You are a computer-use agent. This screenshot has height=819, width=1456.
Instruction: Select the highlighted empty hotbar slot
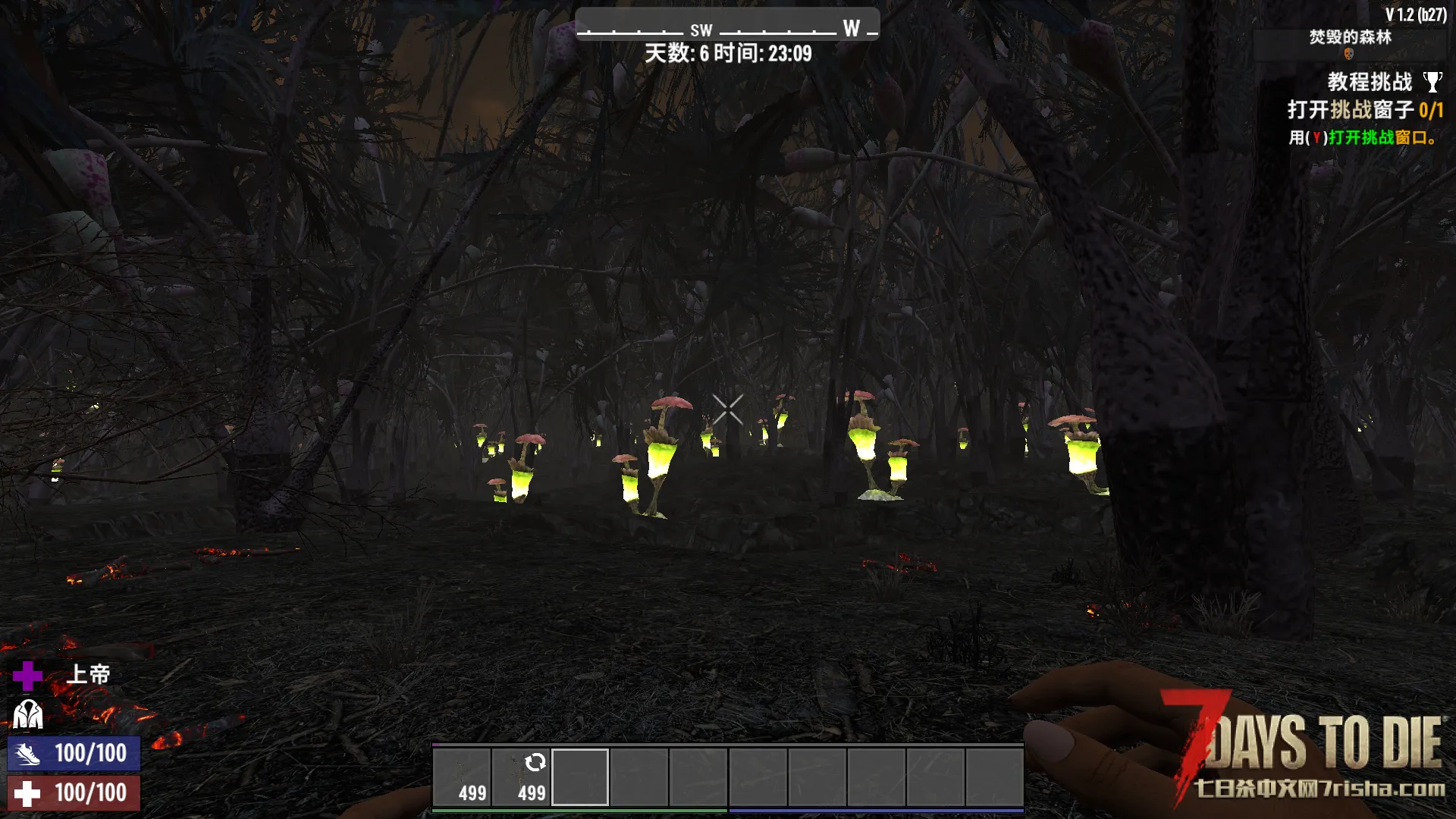(x=580, y=777)
